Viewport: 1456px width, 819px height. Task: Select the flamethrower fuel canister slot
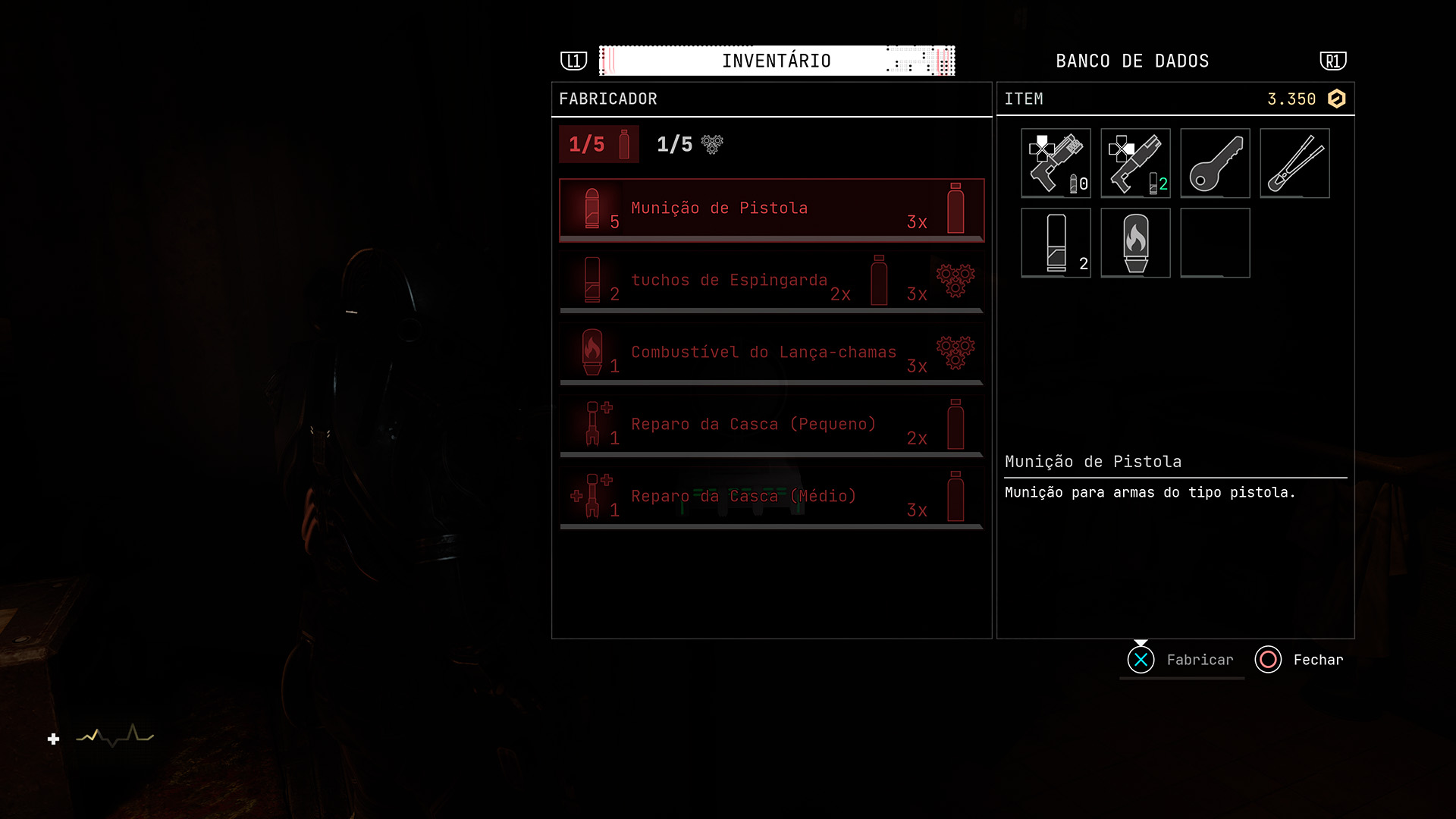click(x=1135, y=243)
